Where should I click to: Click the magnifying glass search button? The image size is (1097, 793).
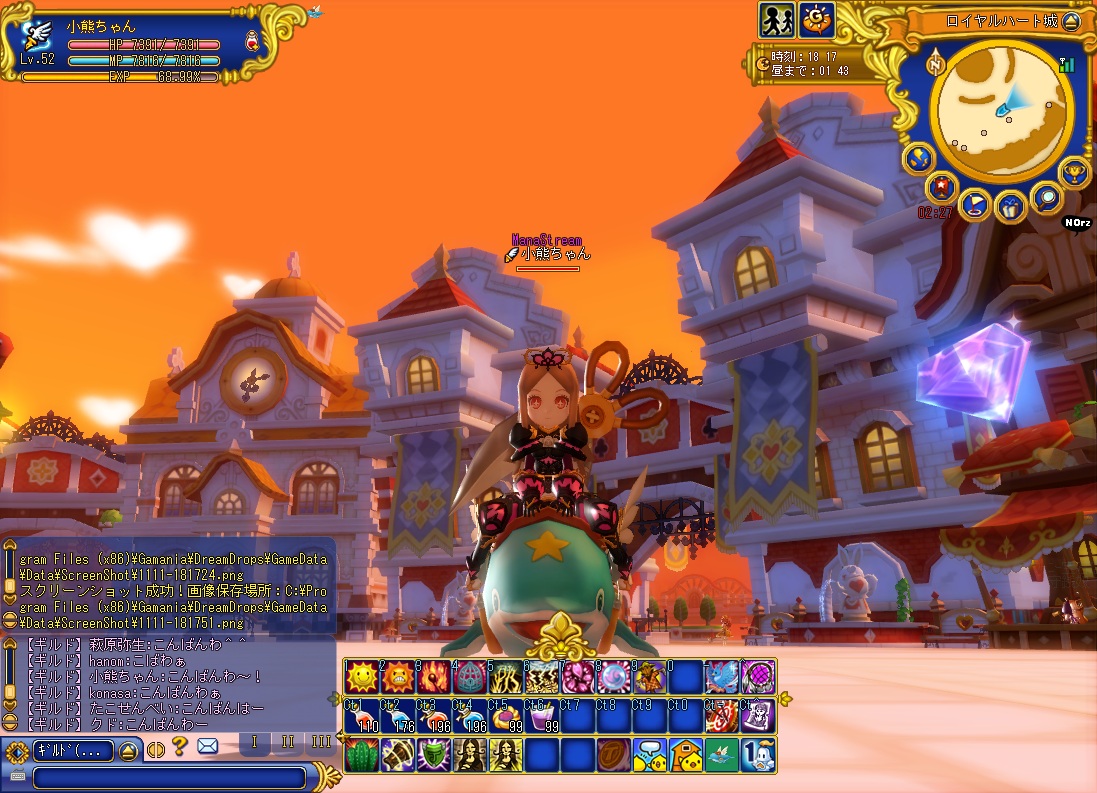pos(1047,197)
